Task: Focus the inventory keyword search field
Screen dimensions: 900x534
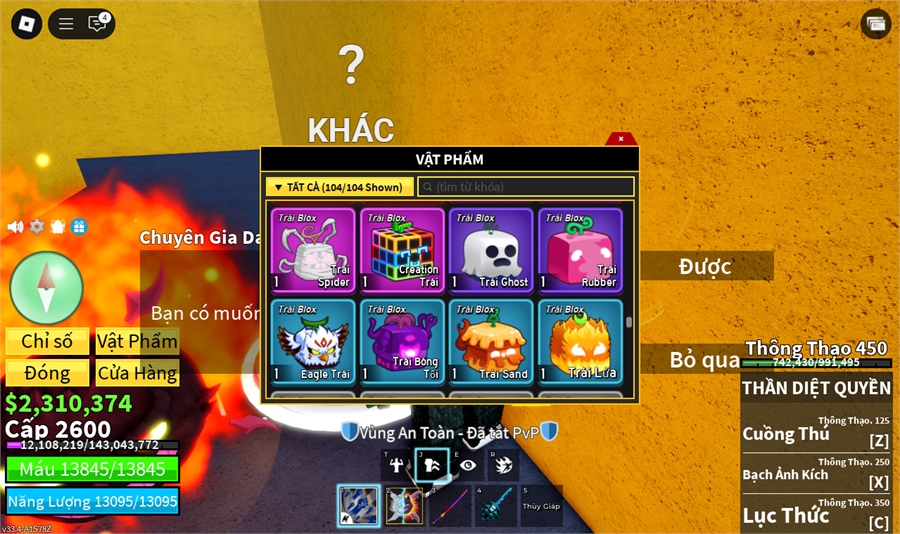Action: pyautogui.click(x=526, y=187)
